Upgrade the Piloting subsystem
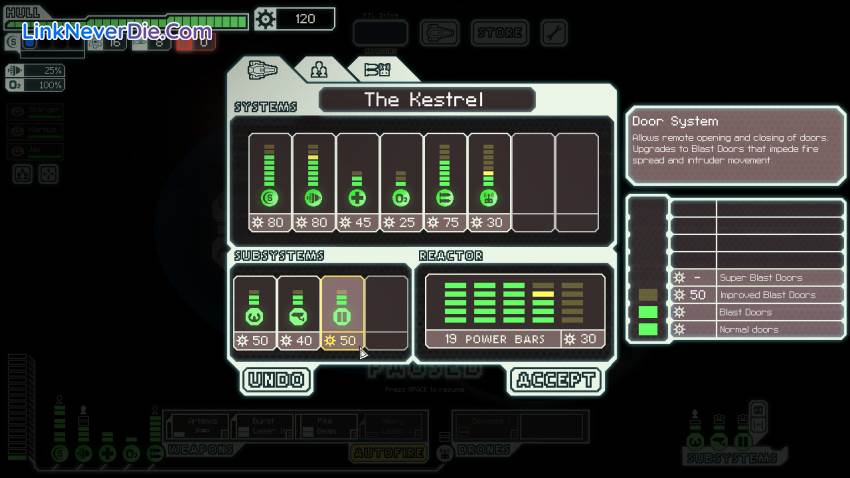The height and width of the screenshot is (478, 850). (x=254, y=312)
